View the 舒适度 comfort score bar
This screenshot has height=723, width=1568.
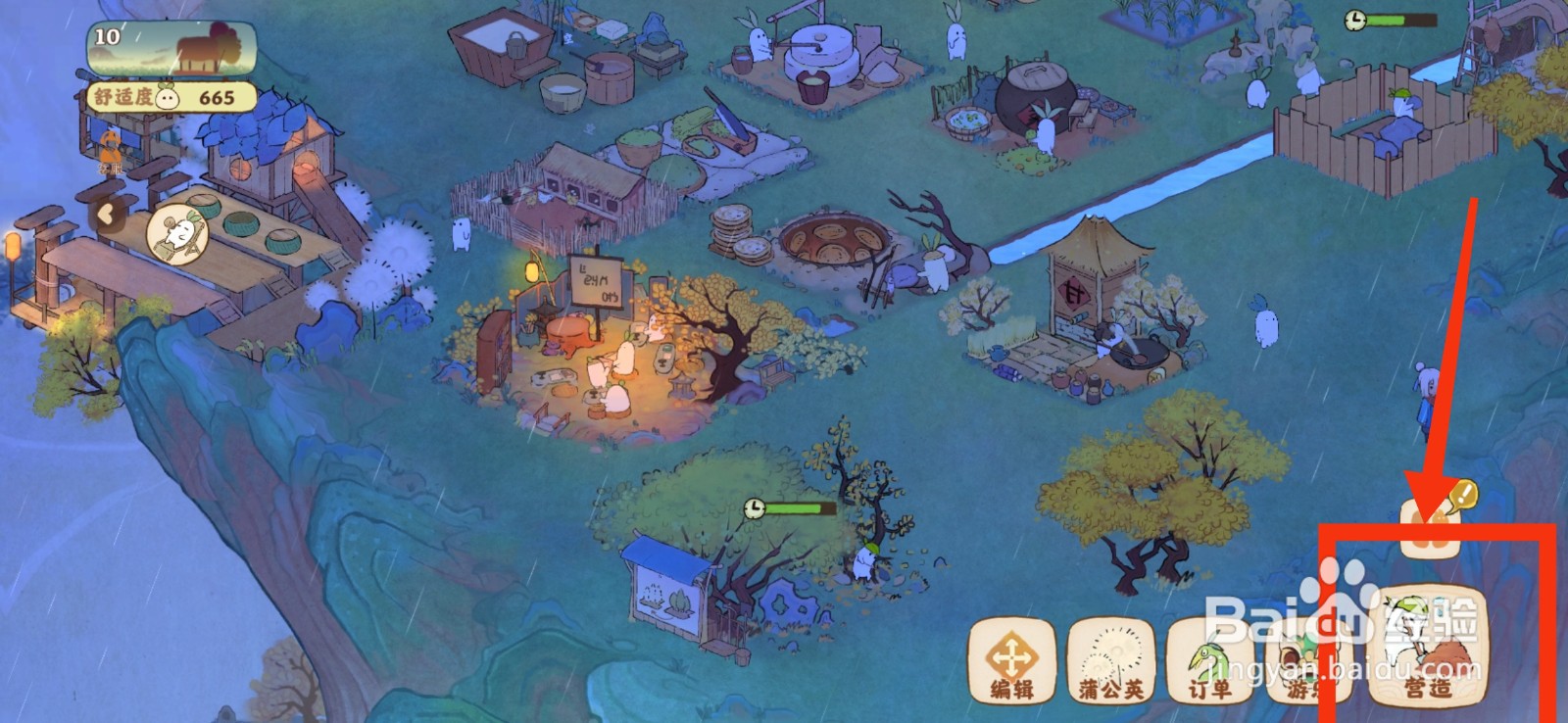point(172,97)
